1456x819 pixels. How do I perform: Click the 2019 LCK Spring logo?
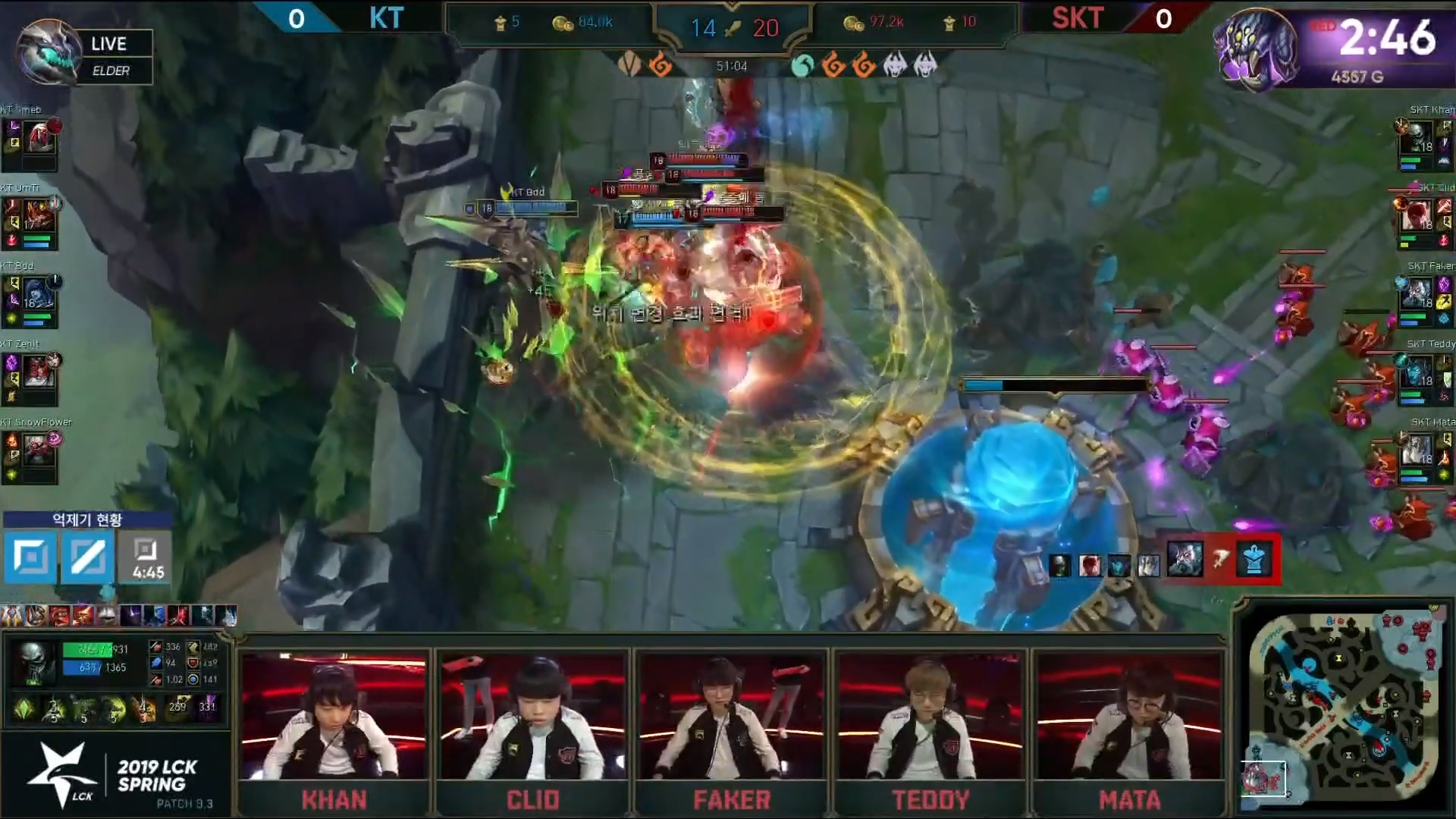coord(114,773)
